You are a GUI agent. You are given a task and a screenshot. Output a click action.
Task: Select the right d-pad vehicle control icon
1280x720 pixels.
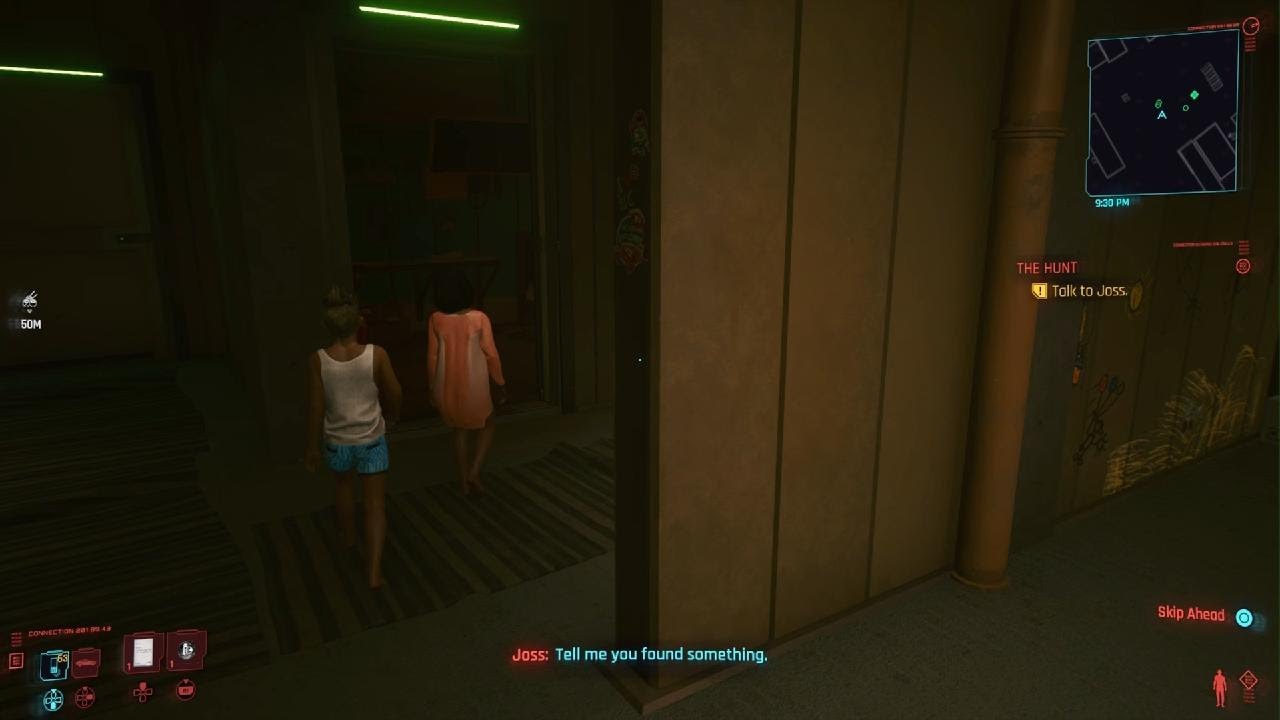click(x=85, y=696)
